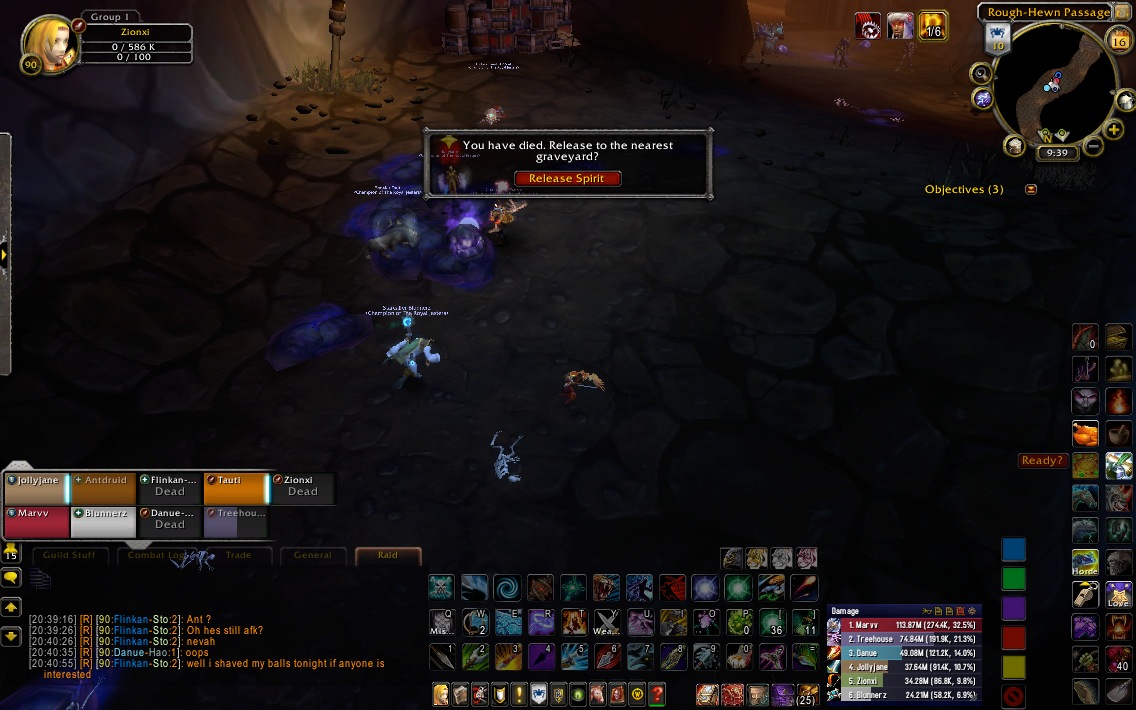Viewport: 1136px width, 710px height.
Task: Select the blue world marker square
Action: point(1014,549)
